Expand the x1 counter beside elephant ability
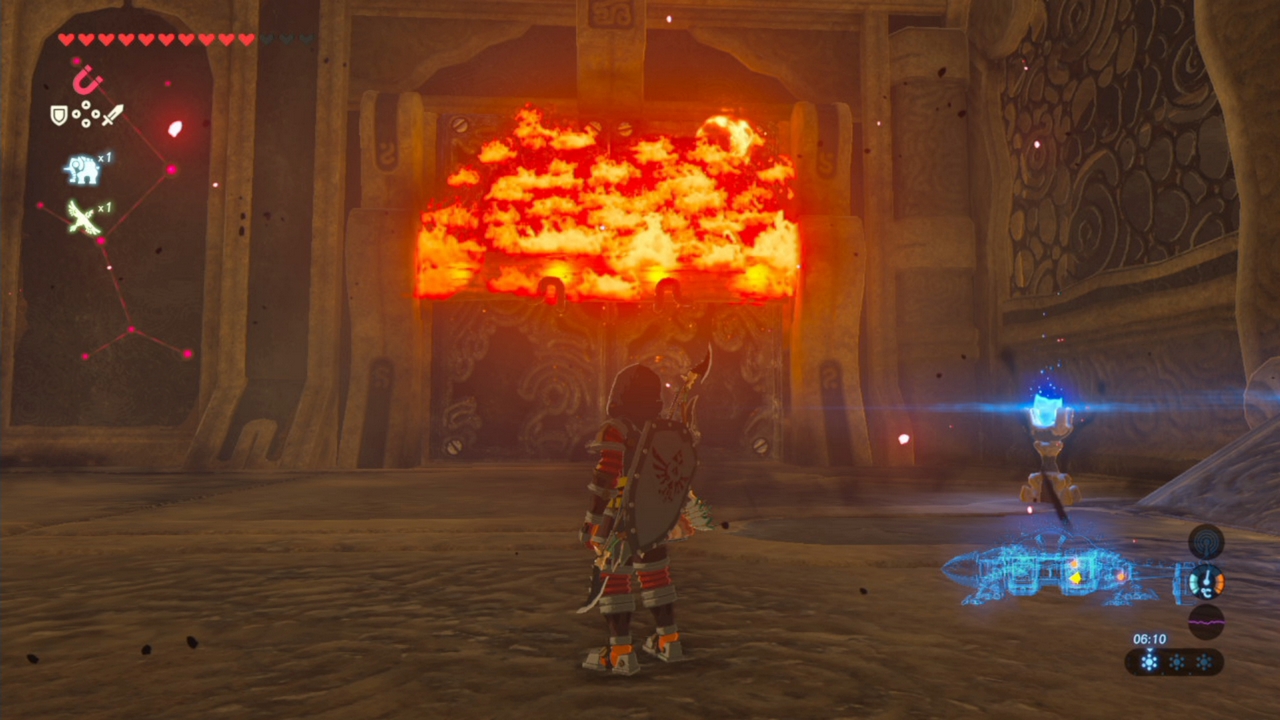The image size is (1280, 720). tap(106, 155)
